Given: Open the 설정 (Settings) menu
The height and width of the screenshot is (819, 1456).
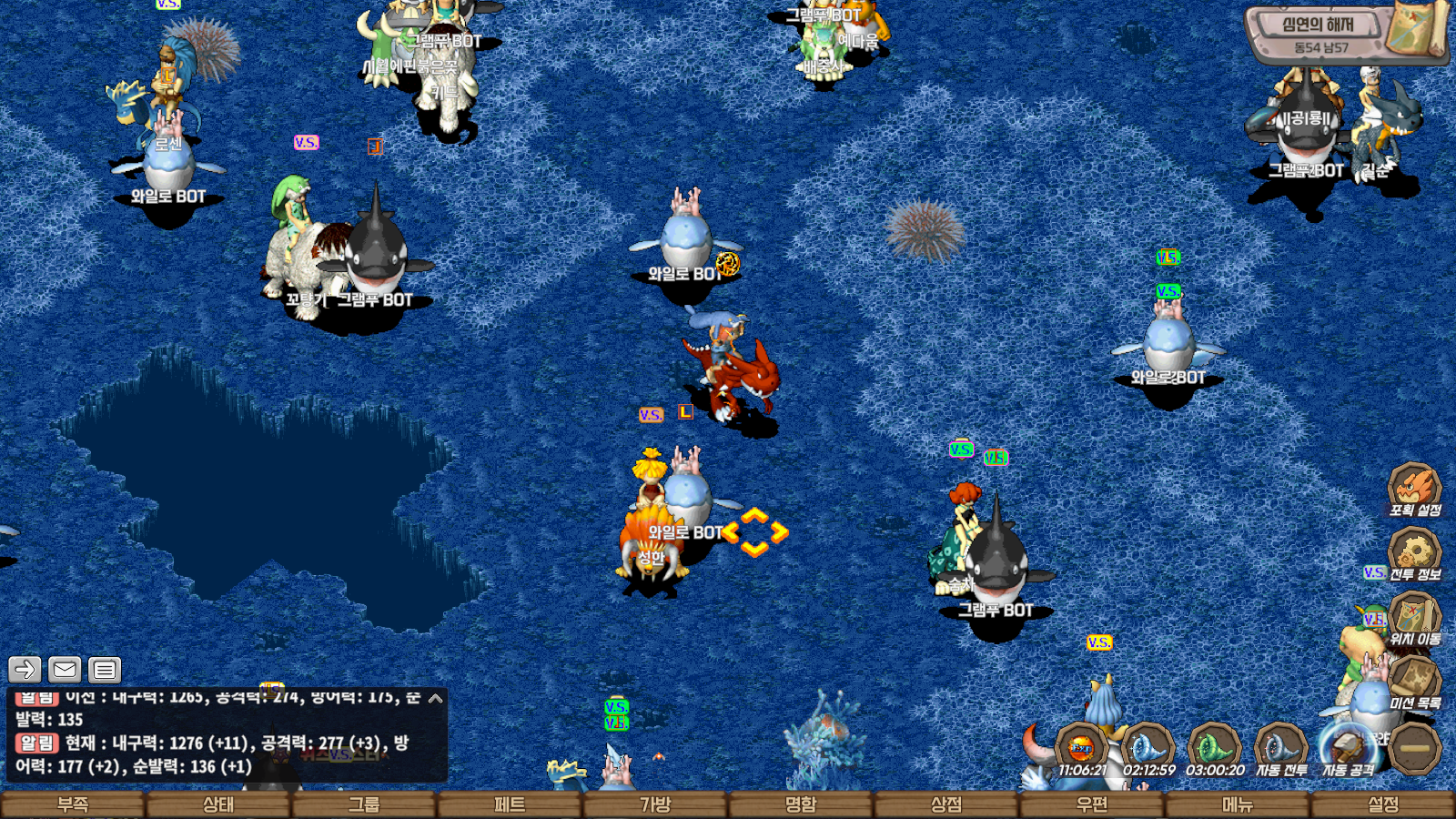Looking at the screenshot, I should coord(1383,804).
